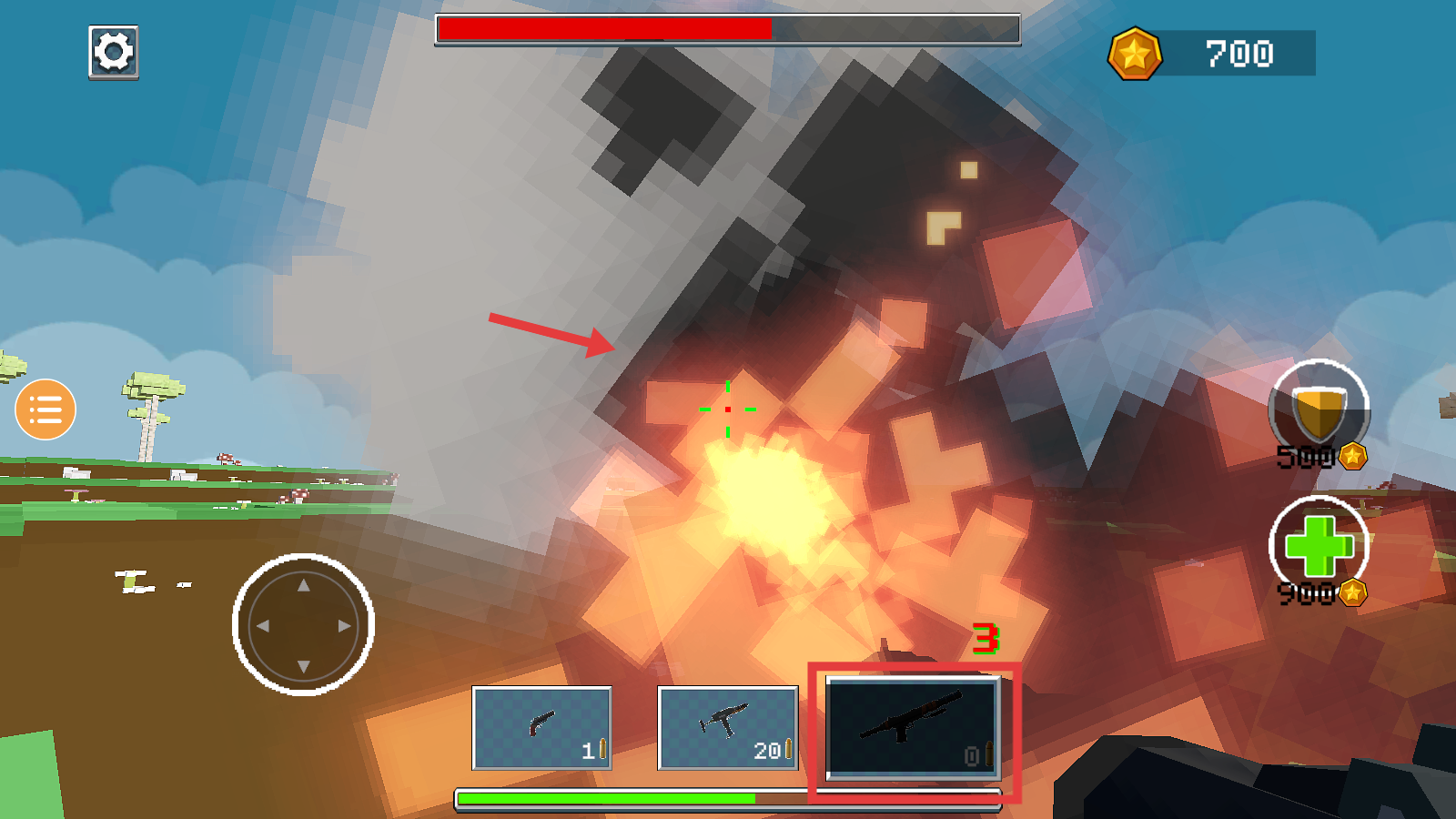The height and width of the screenshot is (819, 1456).
Task: Choose the highlighted rifle weapon slot
Action: click(913, 727)
